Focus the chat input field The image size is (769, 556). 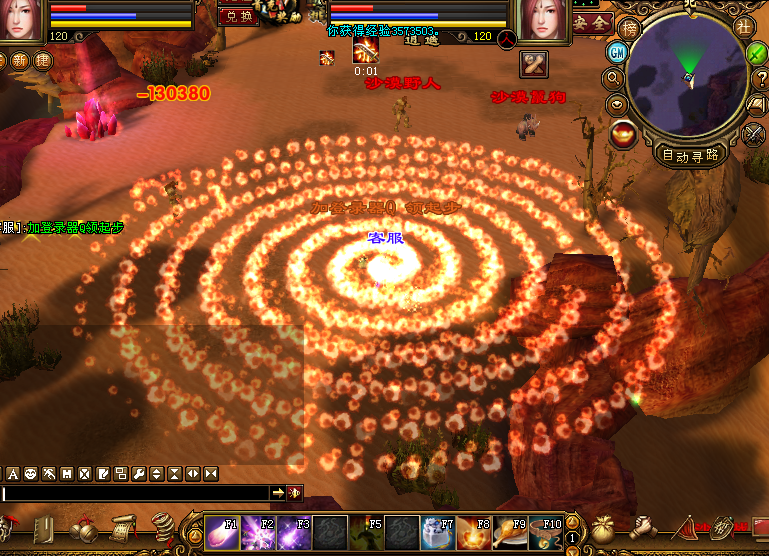click(x=135, y=493)
